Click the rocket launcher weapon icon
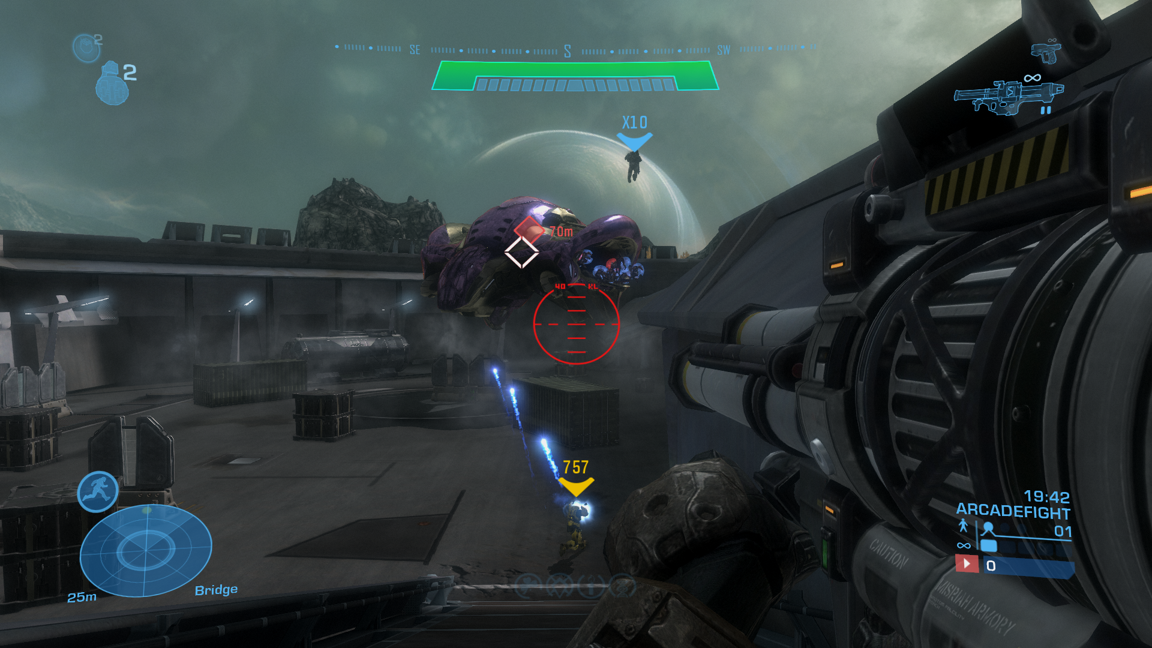 point(1007,97)
